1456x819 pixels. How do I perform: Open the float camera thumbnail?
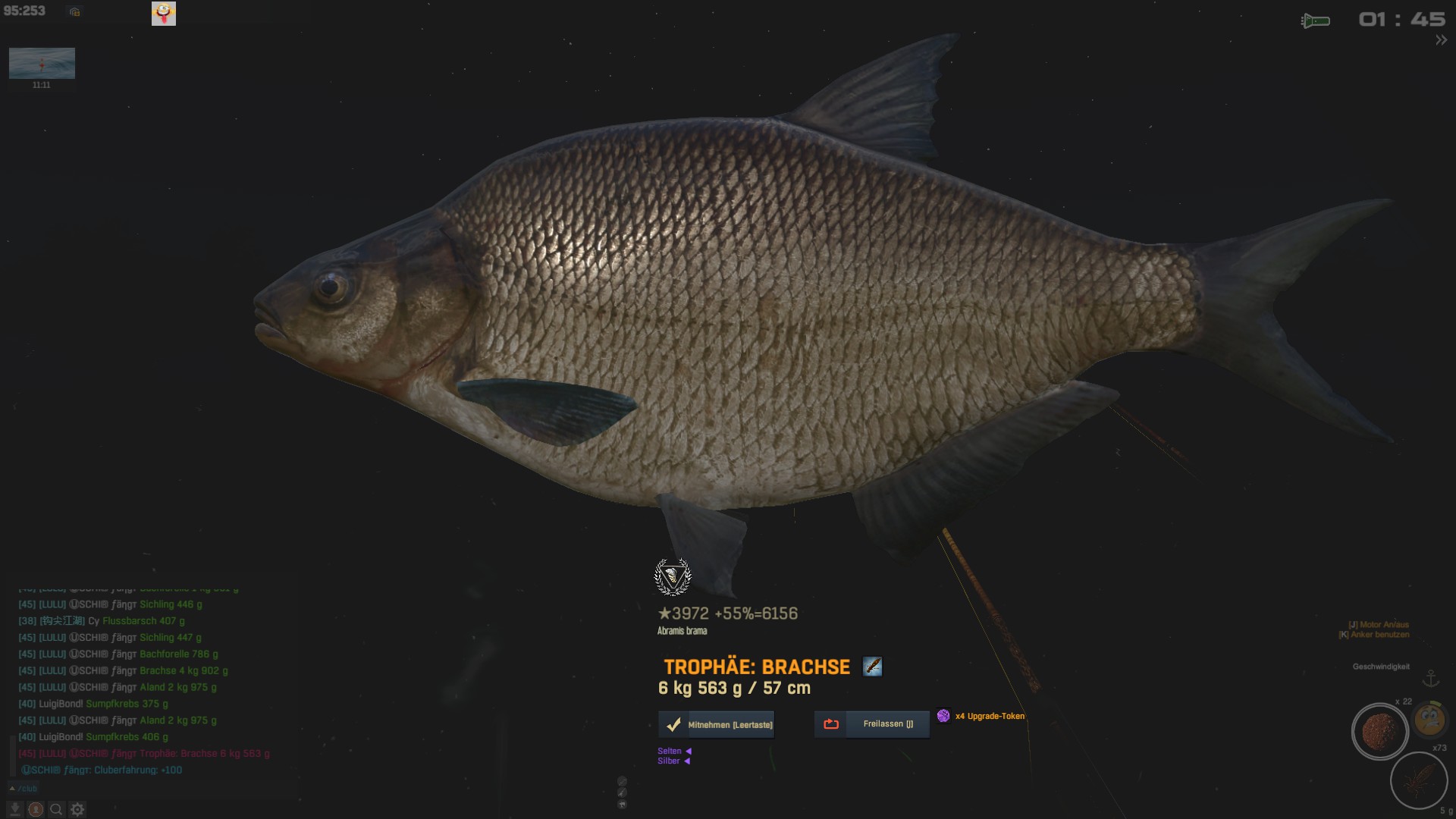click(x=42, y=64)
